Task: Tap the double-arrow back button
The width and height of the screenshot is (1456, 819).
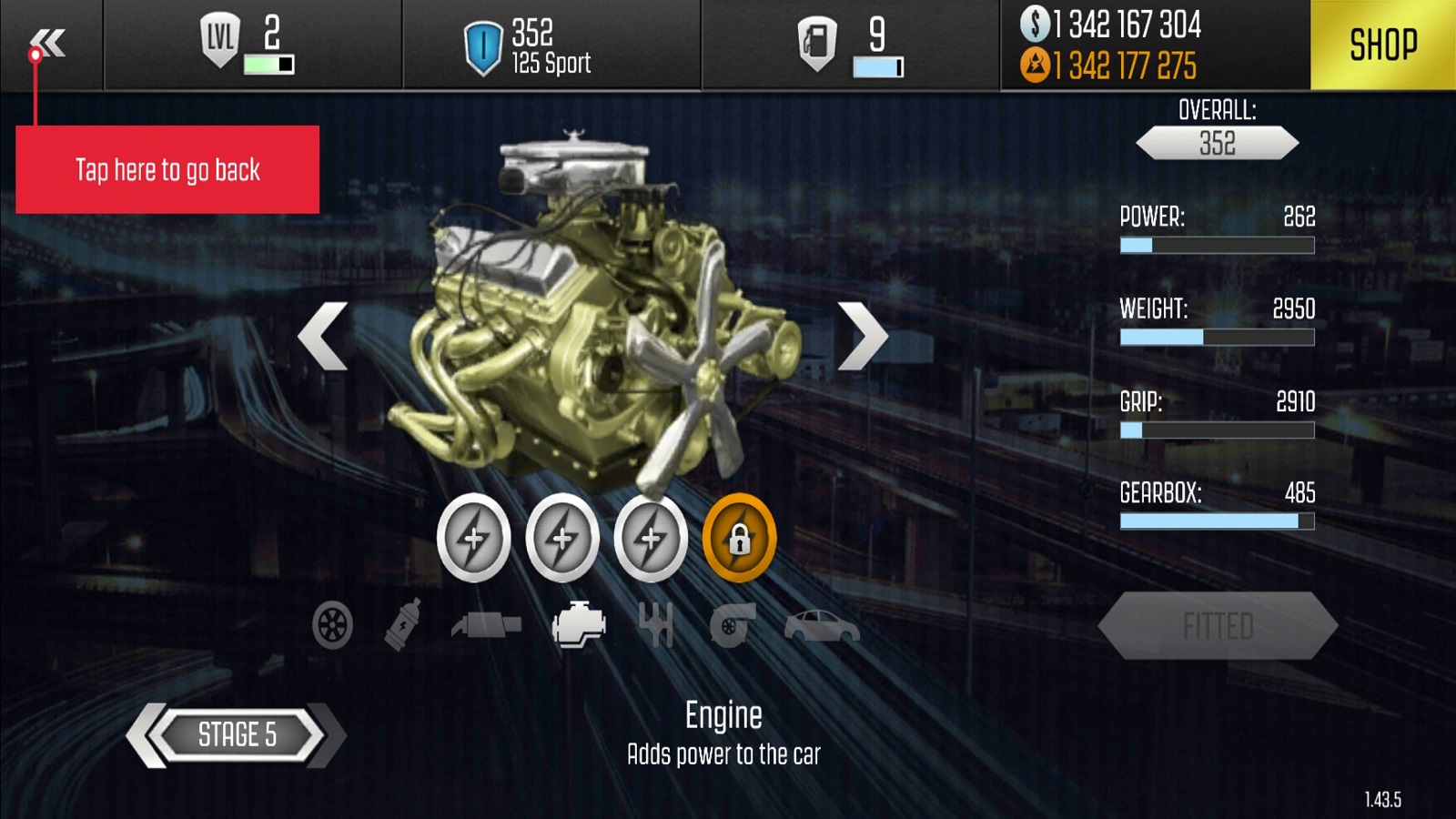Action: [x=49, y=42]
